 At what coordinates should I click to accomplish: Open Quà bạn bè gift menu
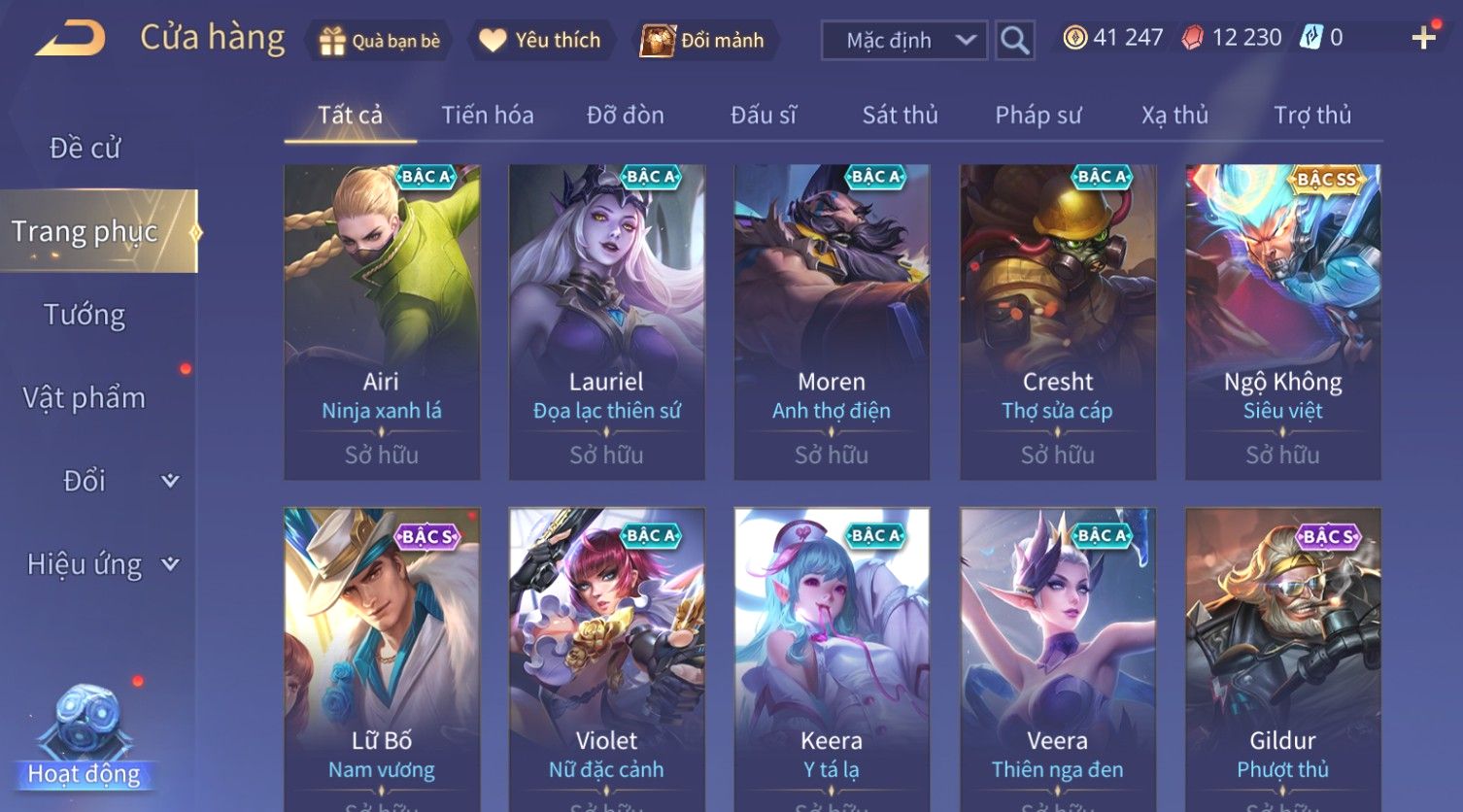click(379, 41)
